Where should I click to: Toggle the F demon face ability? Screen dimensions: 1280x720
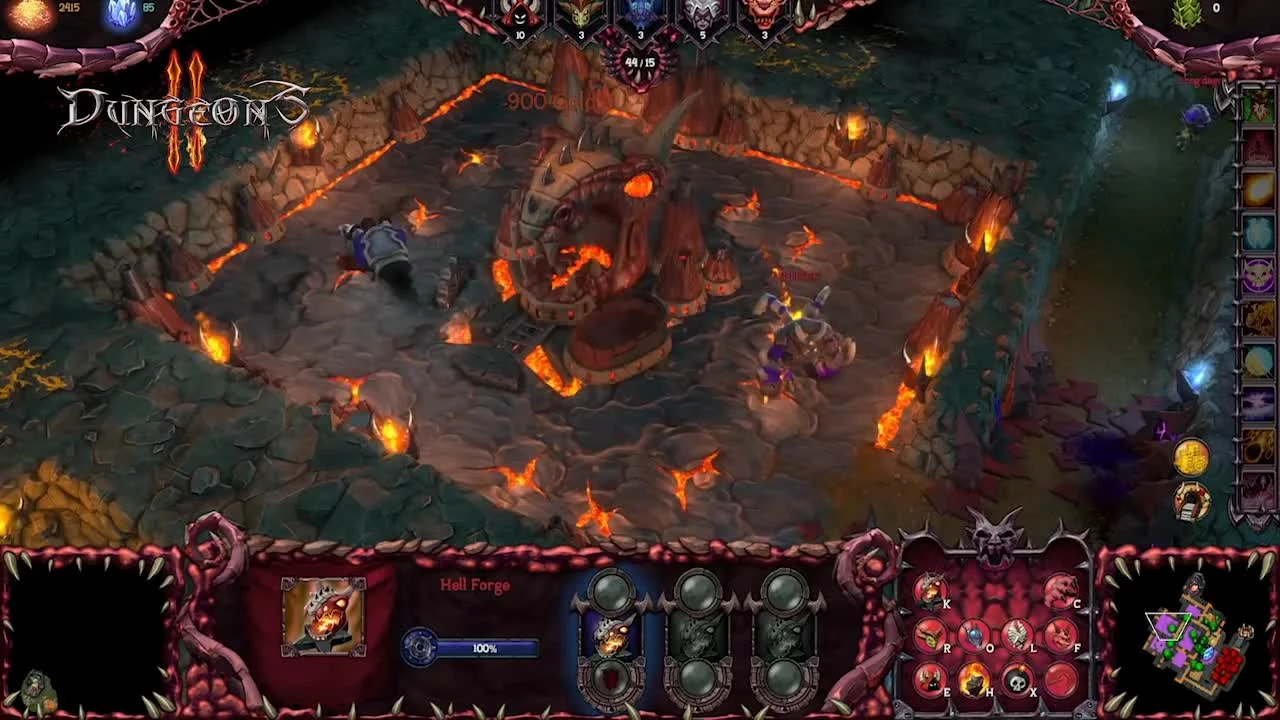(x=1059, y=635)
